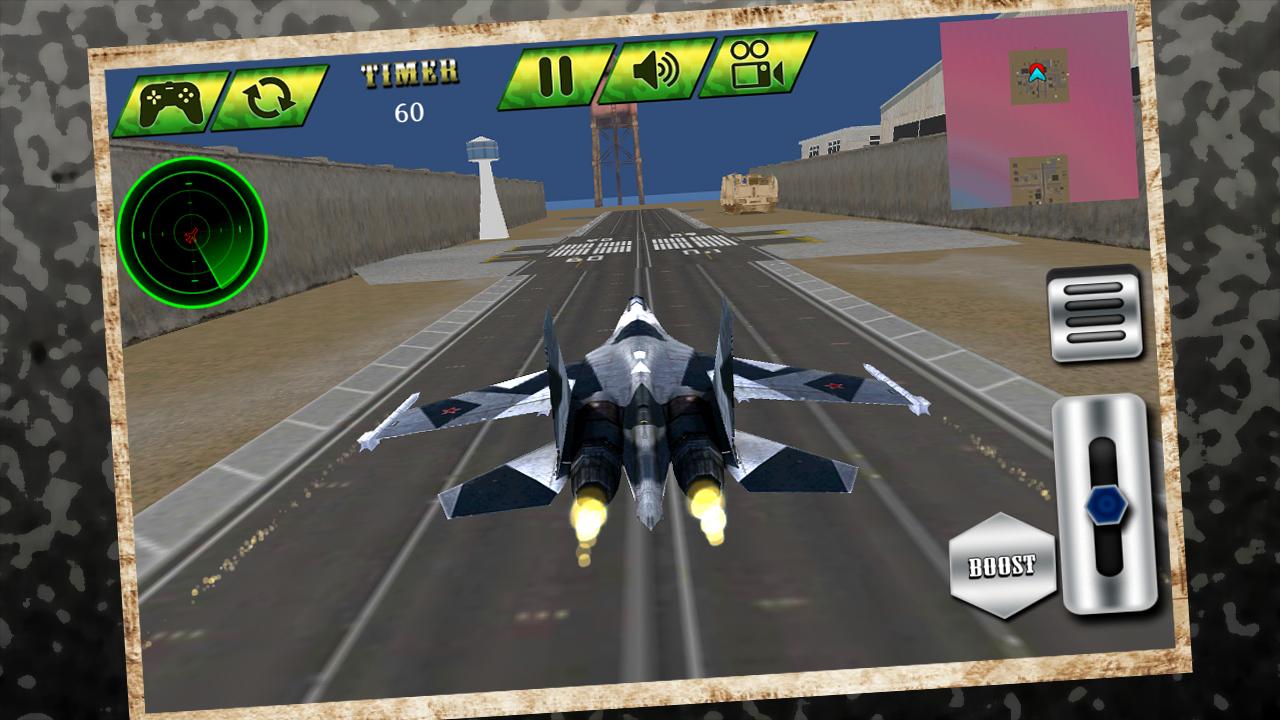Switch the camera recording view

751,68
